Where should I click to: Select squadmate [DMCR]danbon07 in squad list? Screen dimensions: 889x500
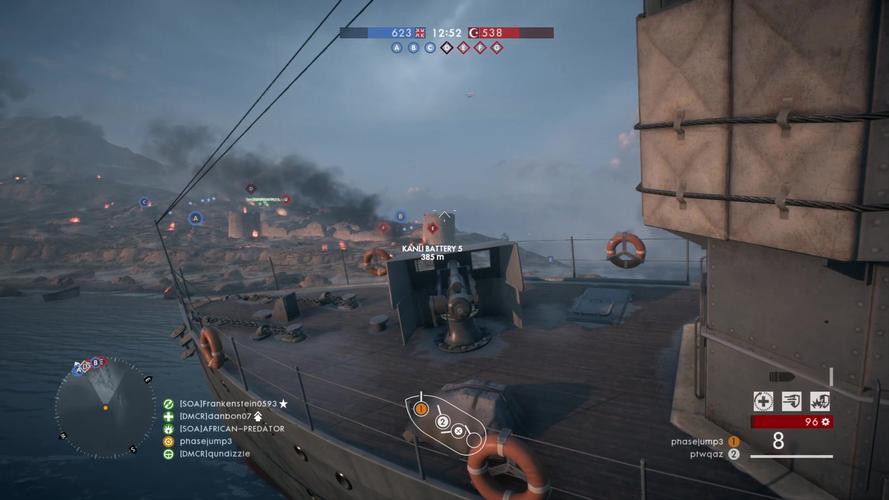(215, 416)
